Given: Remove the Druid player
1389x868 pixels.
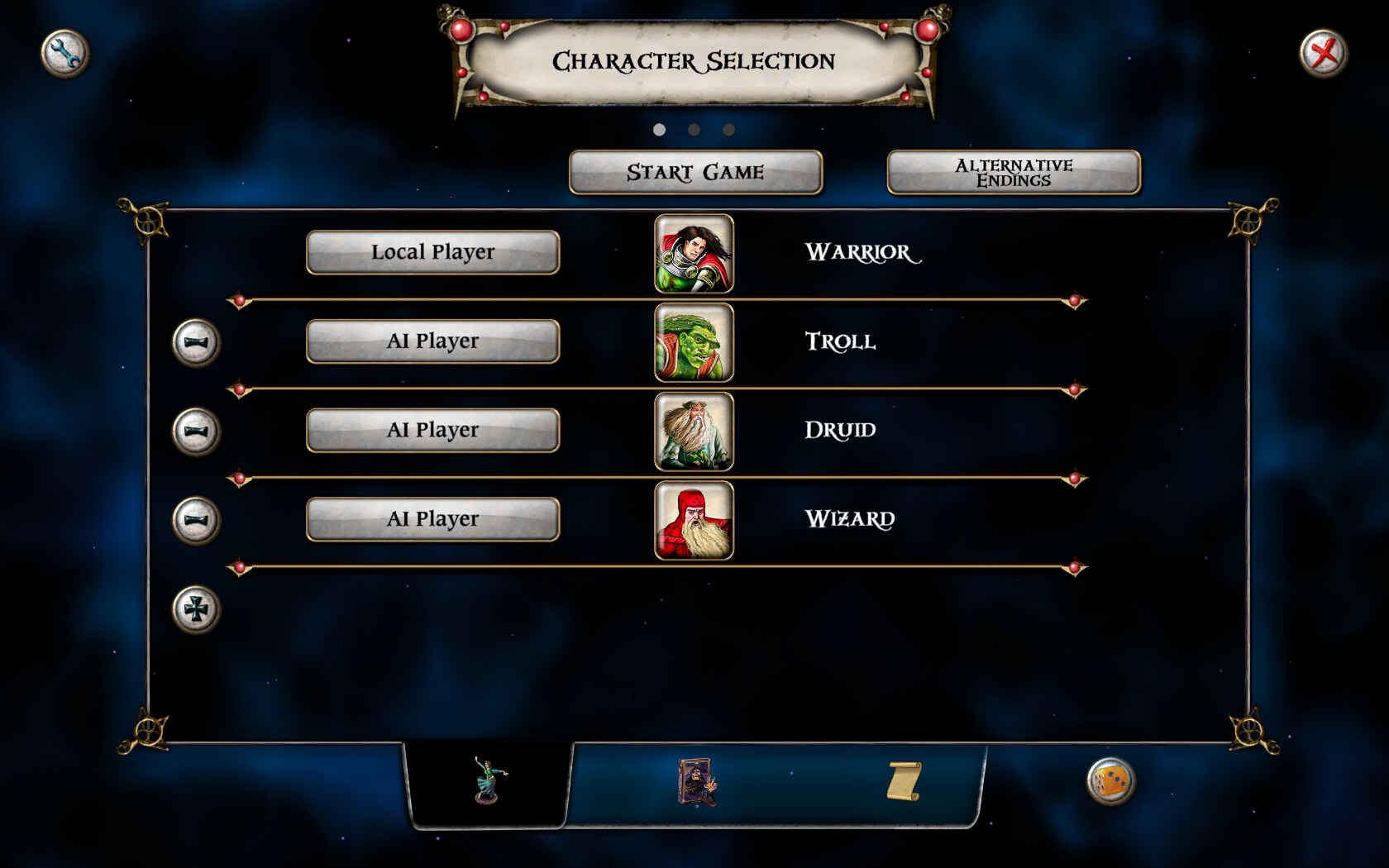Looking at the screenshot, I should 196,431.
